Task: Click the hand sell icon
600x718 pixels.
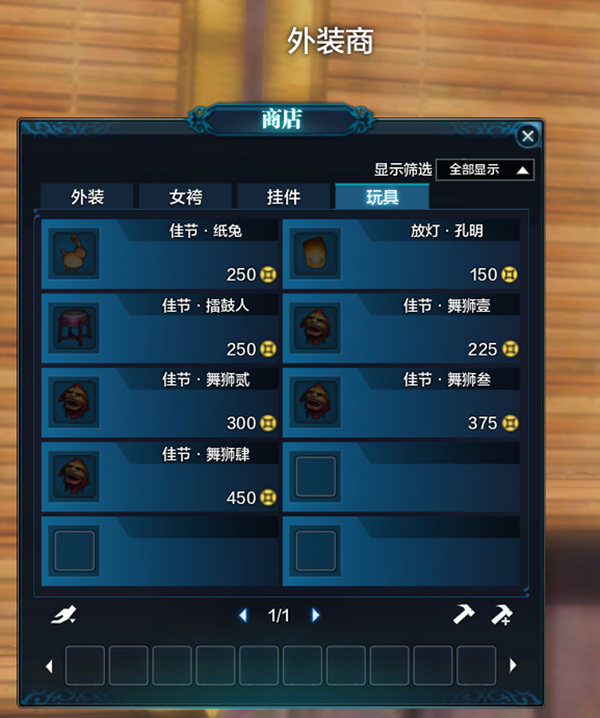Action: (63, 615)
